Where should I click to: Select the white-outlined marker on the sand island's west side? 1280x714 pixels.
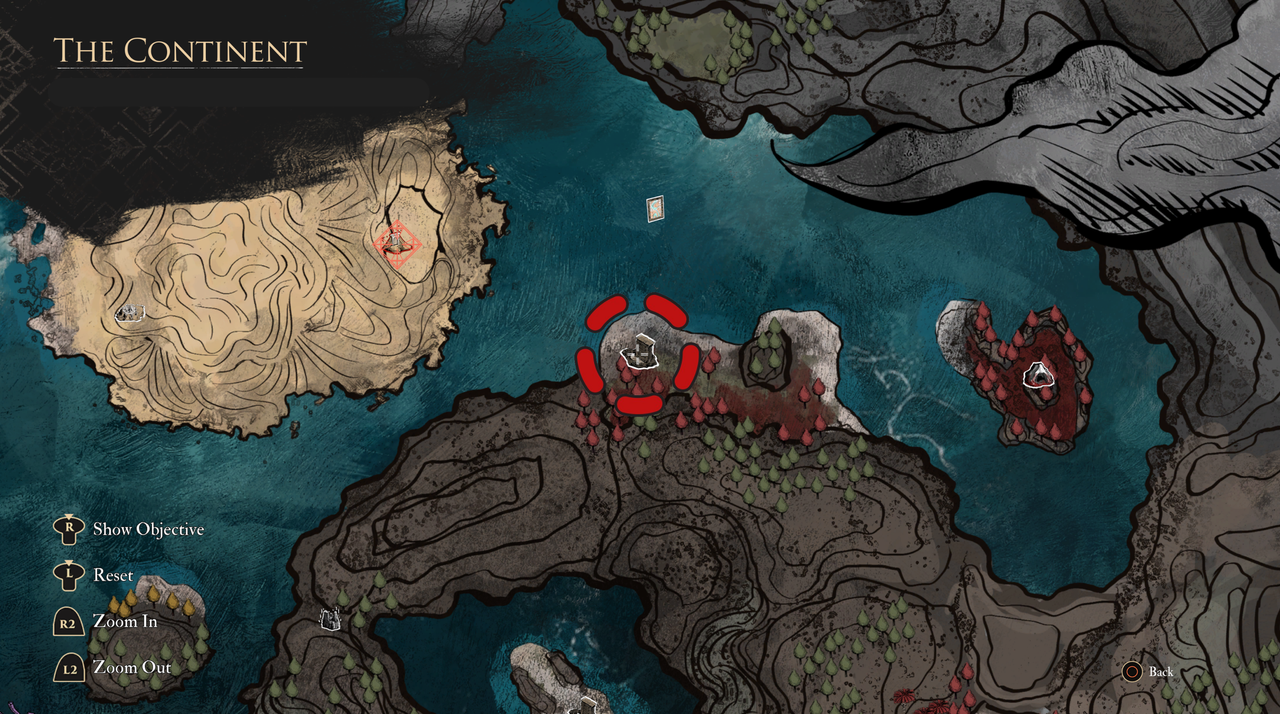click(130, 314)
